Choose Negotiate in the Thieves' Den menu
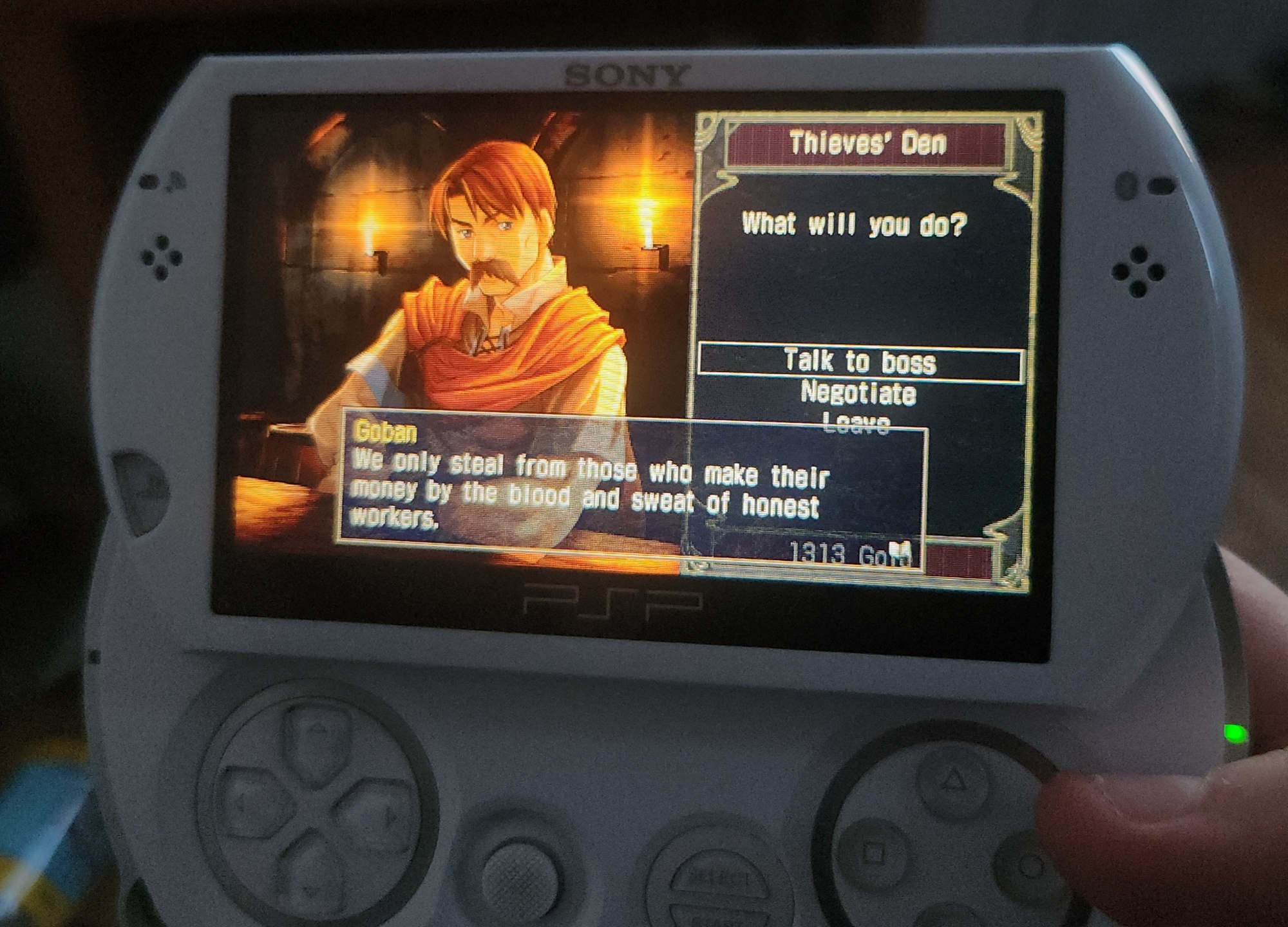The image size is (1288, 927). [858, 394]
